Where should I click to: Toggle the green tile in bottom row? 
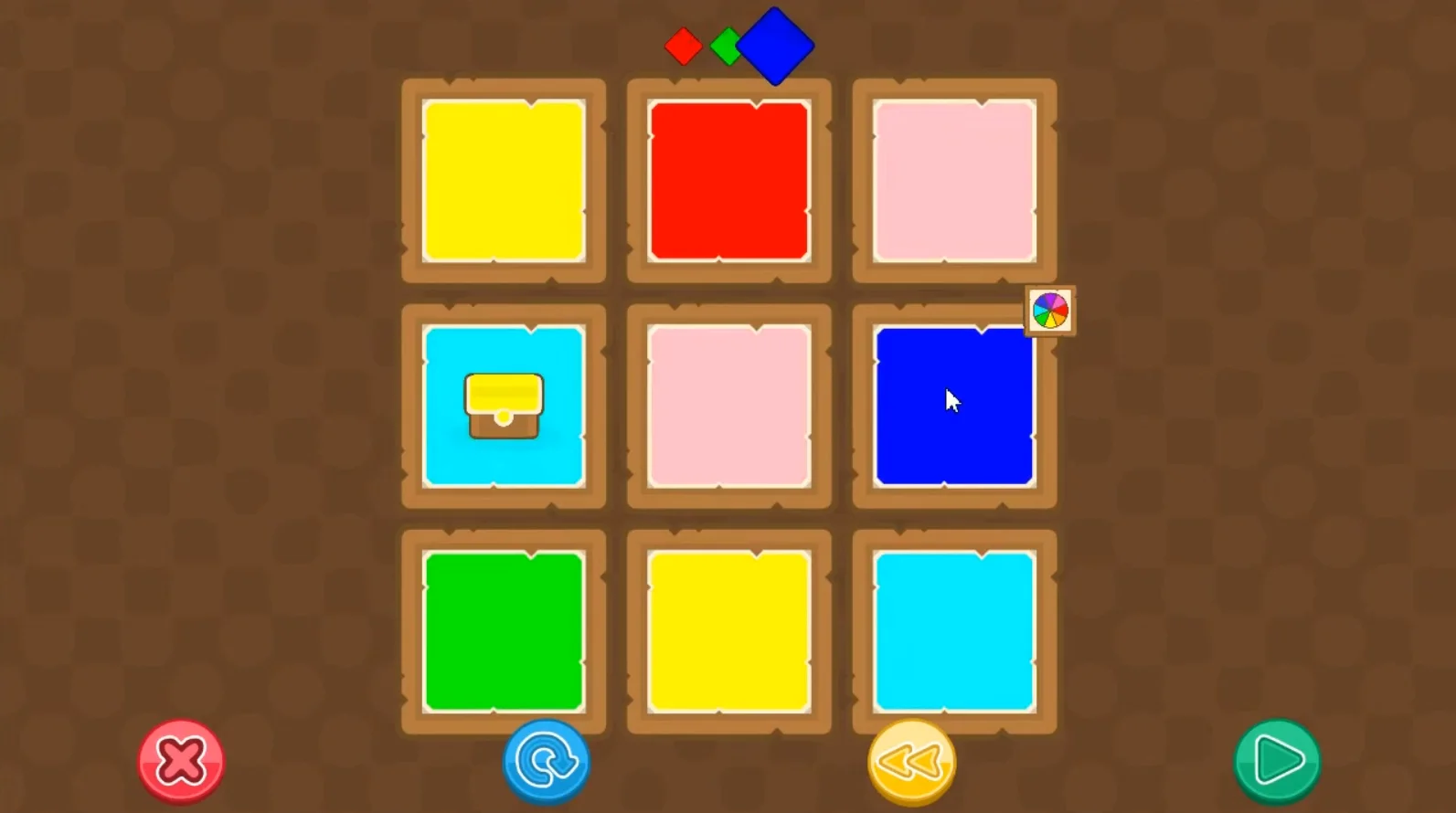pos(504,630)
